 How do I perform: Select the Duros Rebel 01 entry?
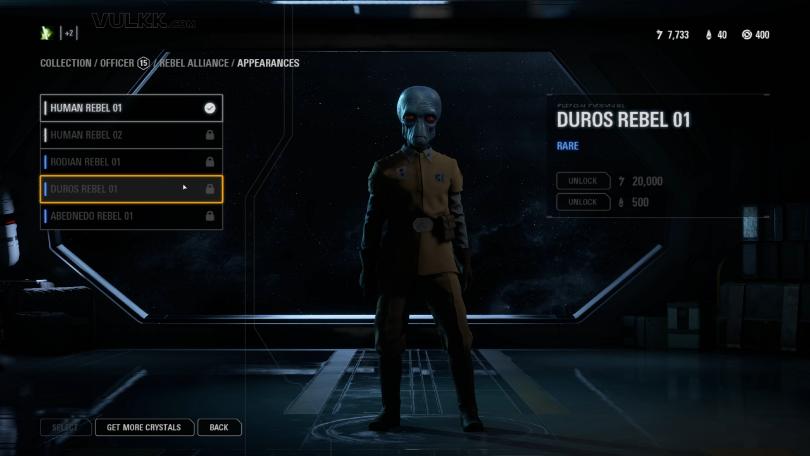tap(130, 189)
